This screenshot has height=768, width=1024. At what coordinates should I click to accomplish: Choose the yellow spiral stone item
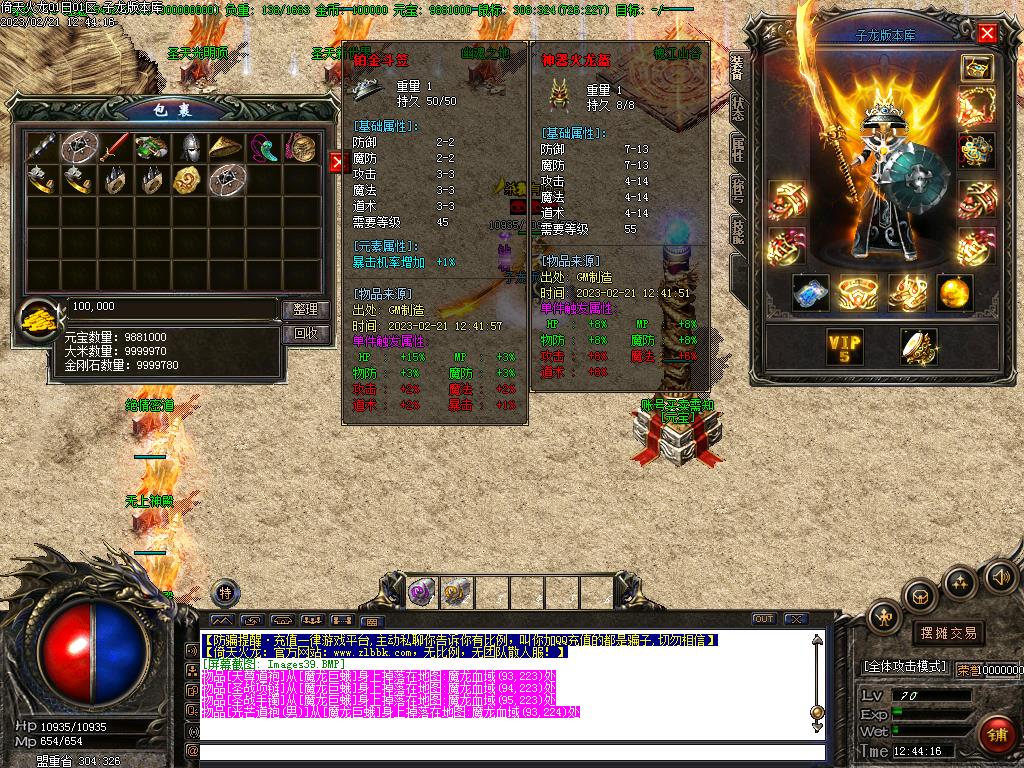[187, 180]
